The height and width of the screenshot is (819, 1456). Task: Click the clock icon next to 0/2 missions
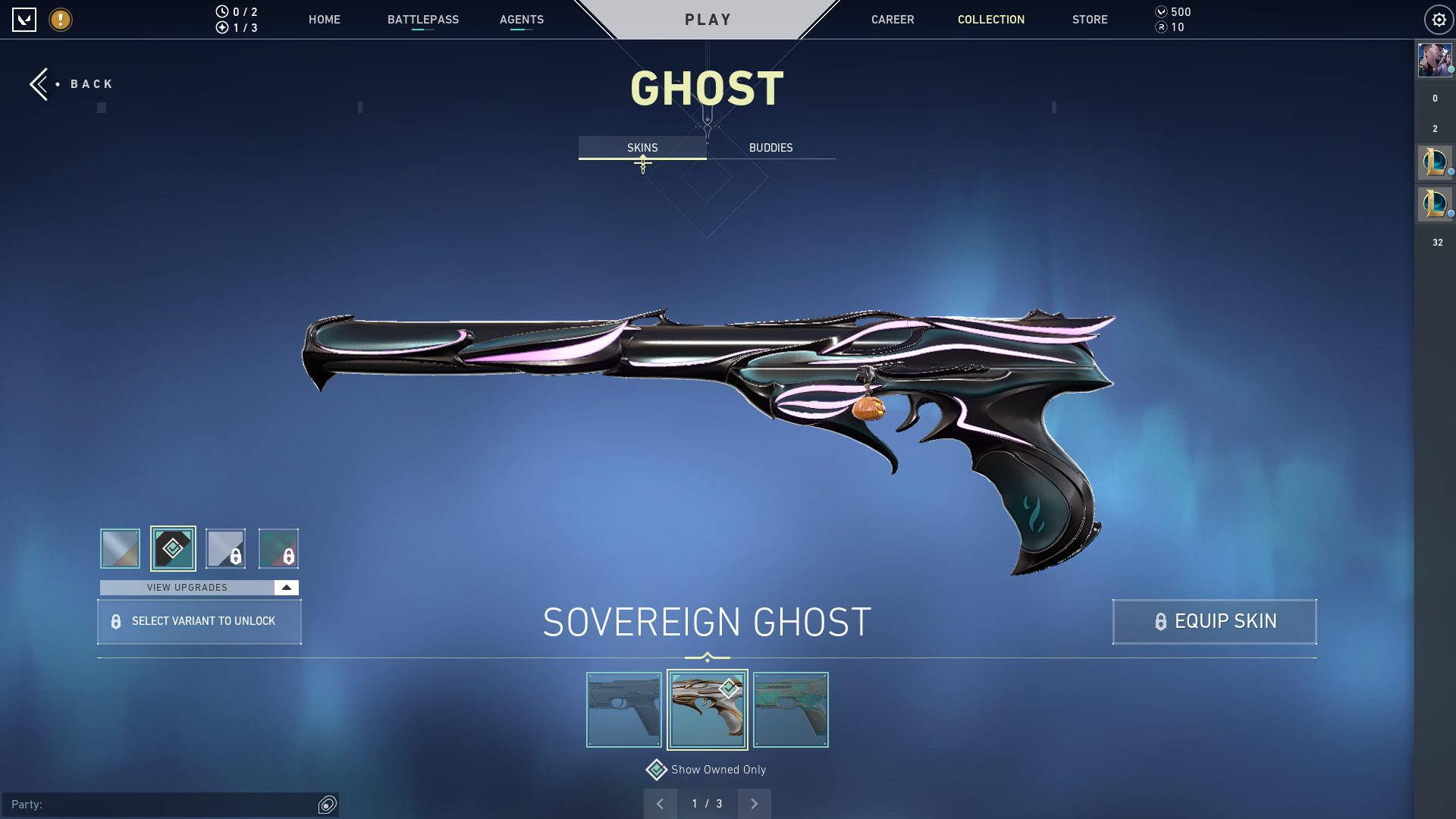tap(222, 11)
